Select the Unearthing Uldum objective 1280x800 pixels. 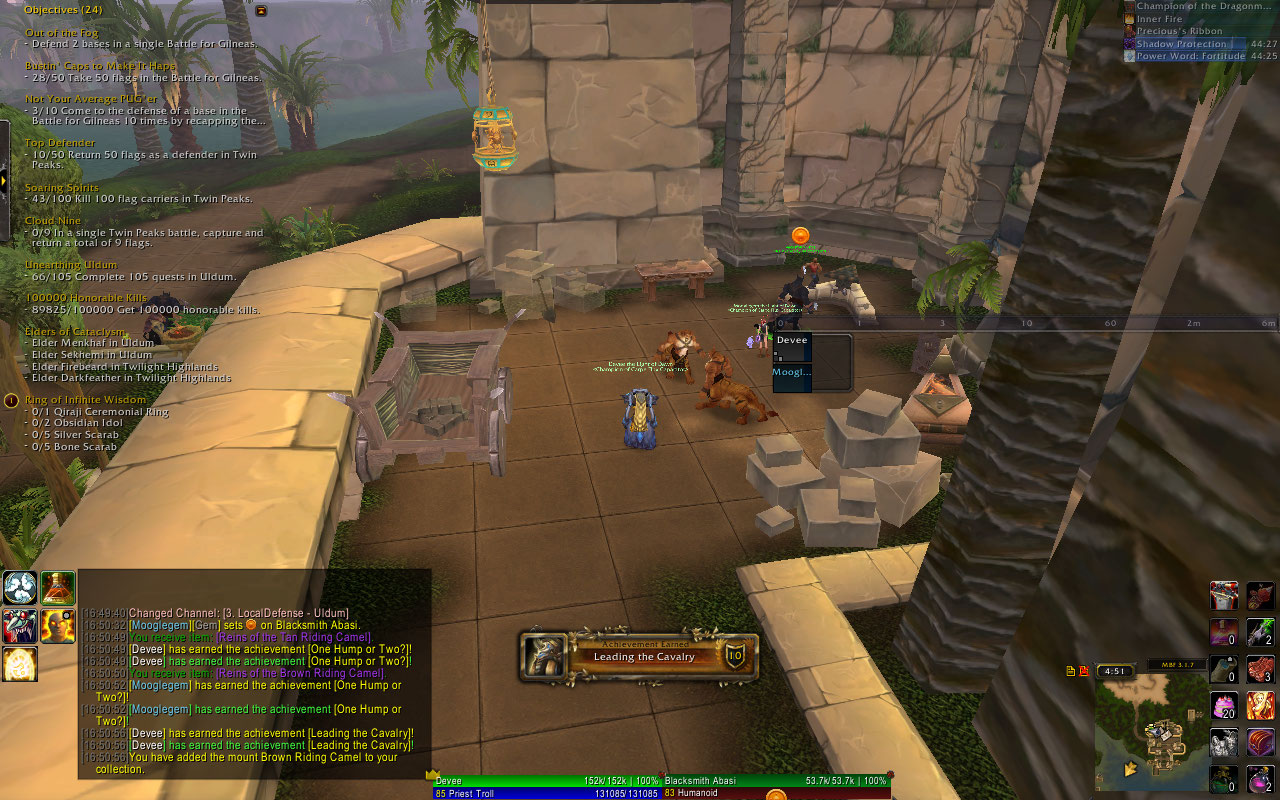click(x=71, y=265)
